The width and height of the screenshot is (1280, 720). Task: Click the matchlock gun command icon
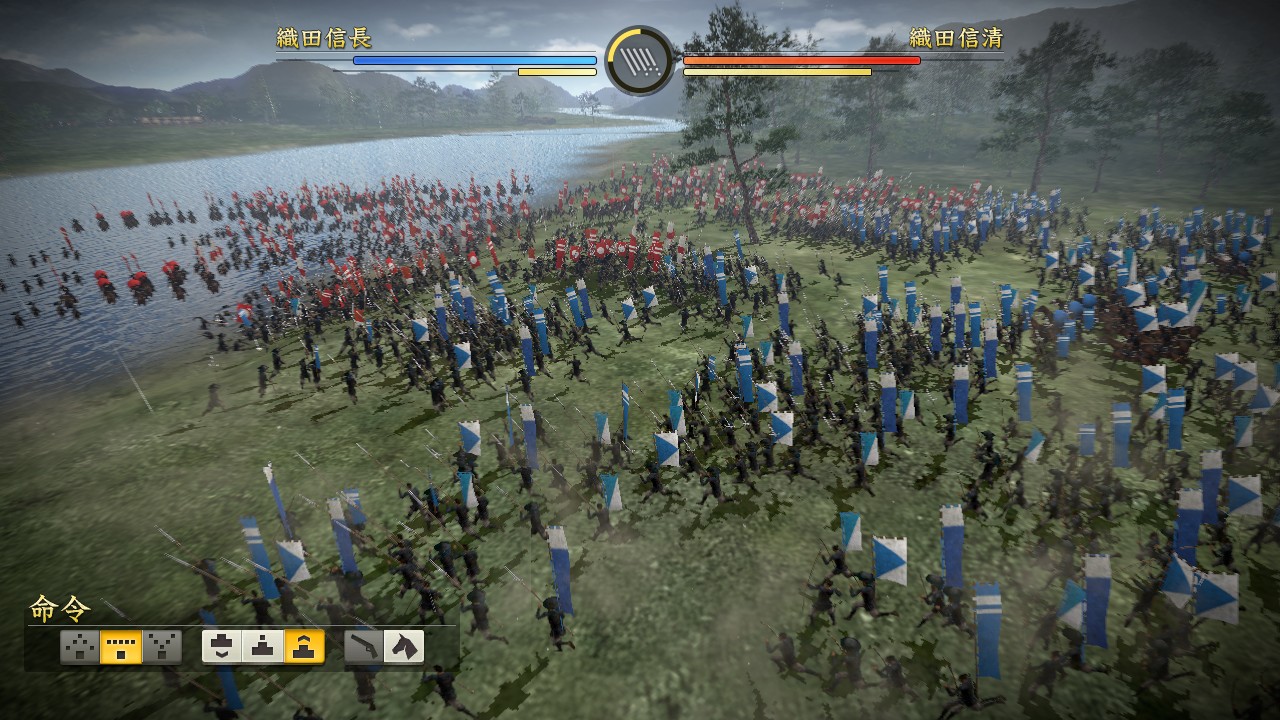tap(364, 647)
